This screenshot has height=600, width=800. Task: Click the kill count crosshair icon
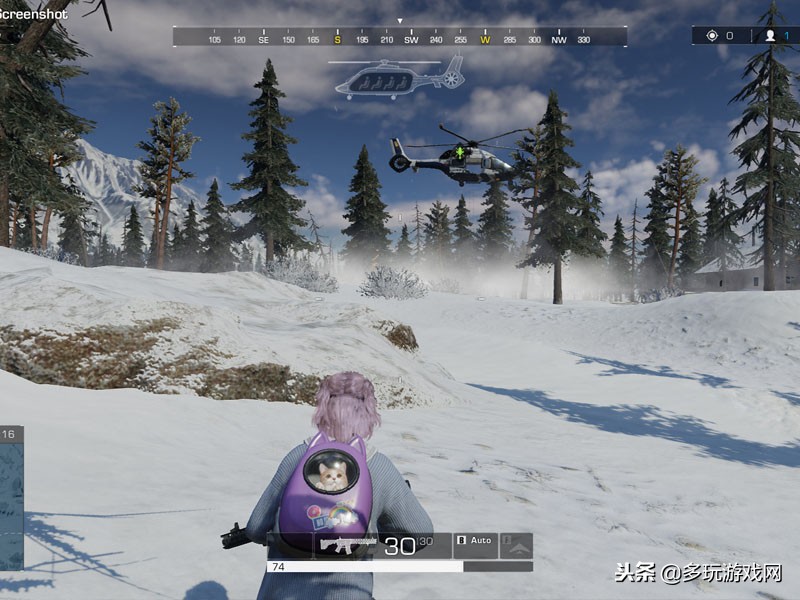712,36
